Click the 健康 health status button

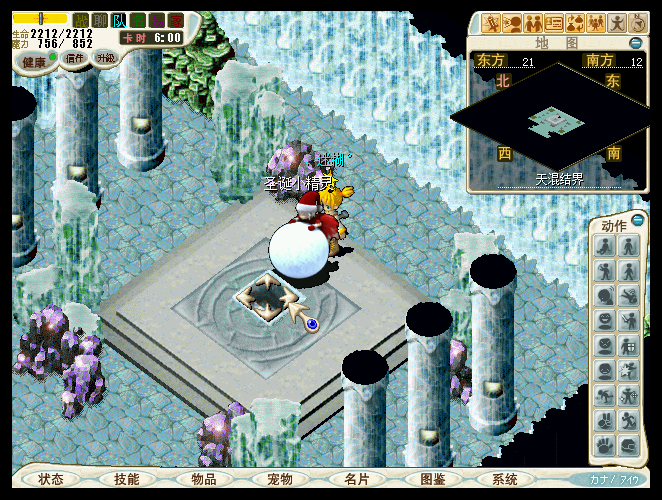pyautogui.click(x=35, y=62)
